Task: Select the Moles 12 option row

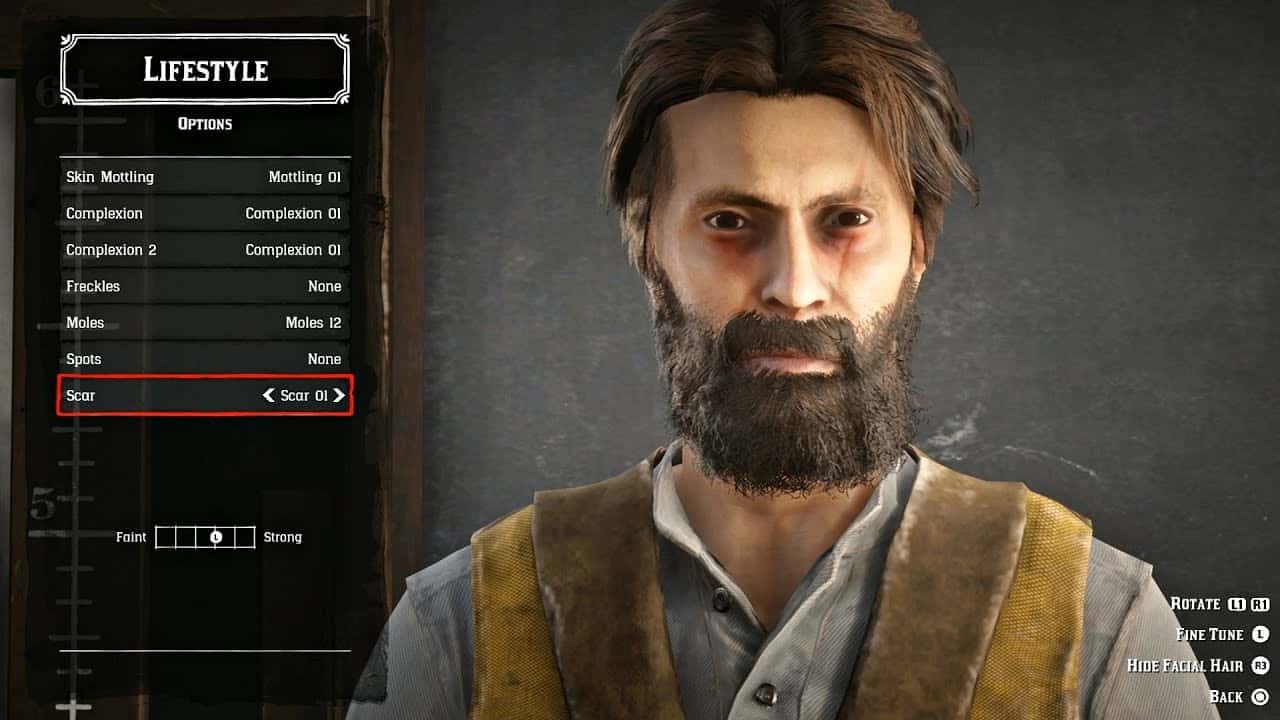Action: point(204,322)
